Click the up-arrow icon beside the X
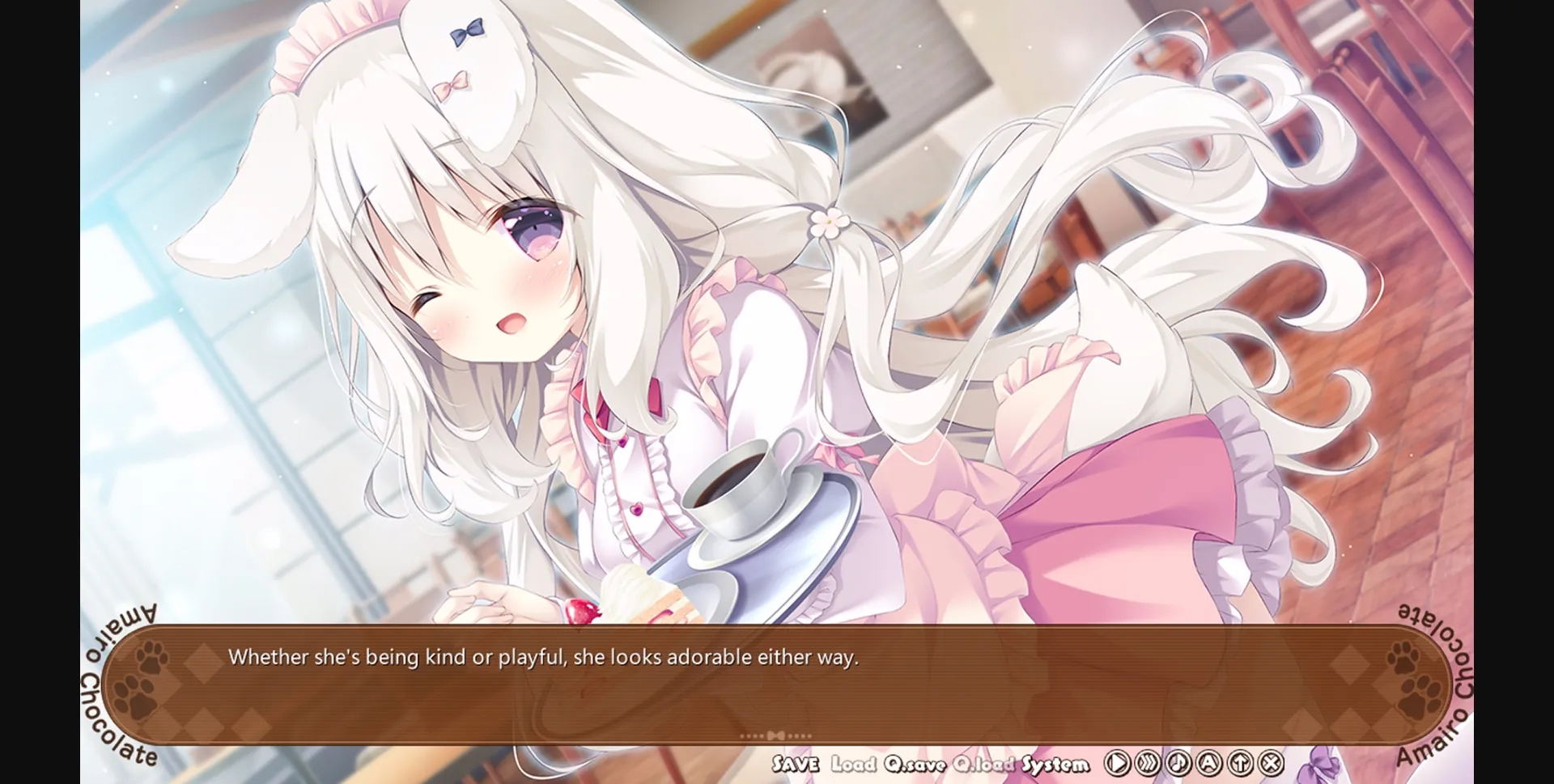Screen dimensions: 1554x784 point(1241,762)
